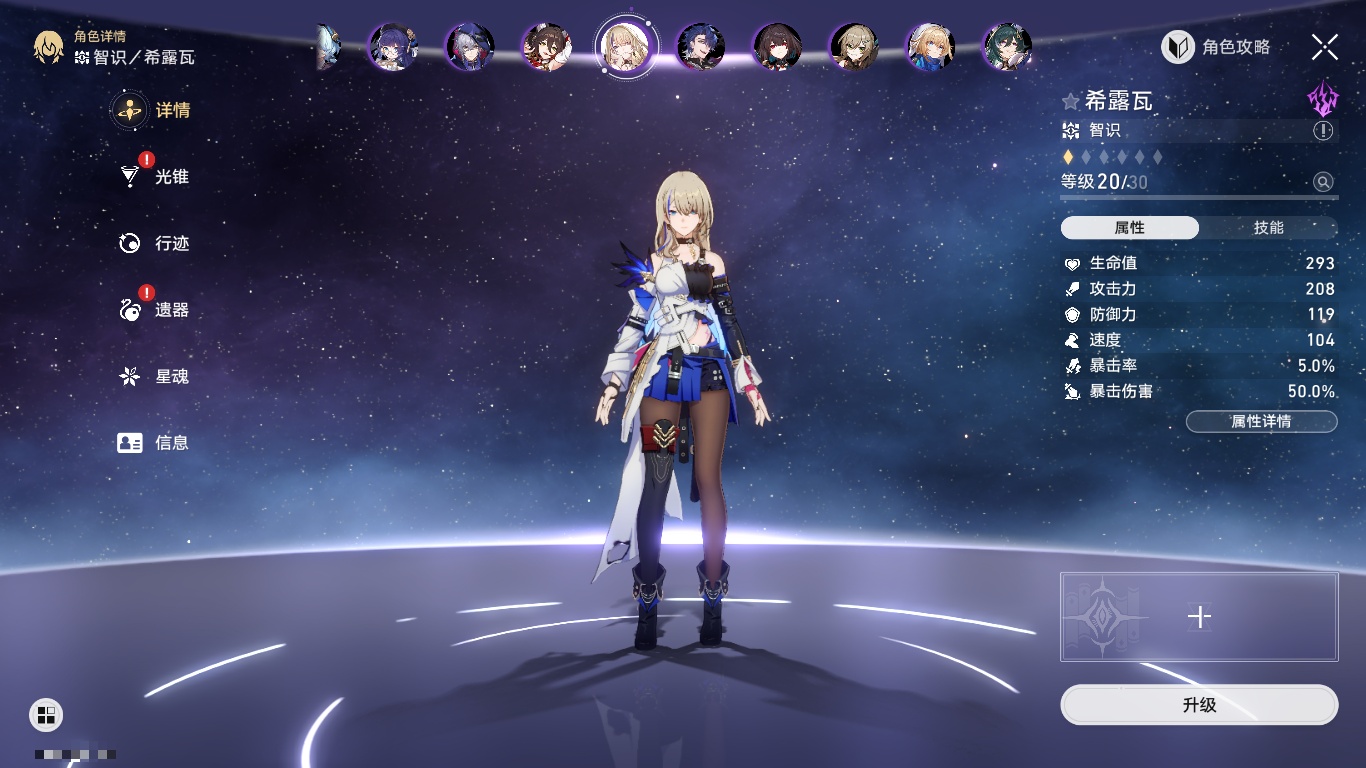Close the character details screen
The width and height of the screenshot is (1366, 768).
1325,47
